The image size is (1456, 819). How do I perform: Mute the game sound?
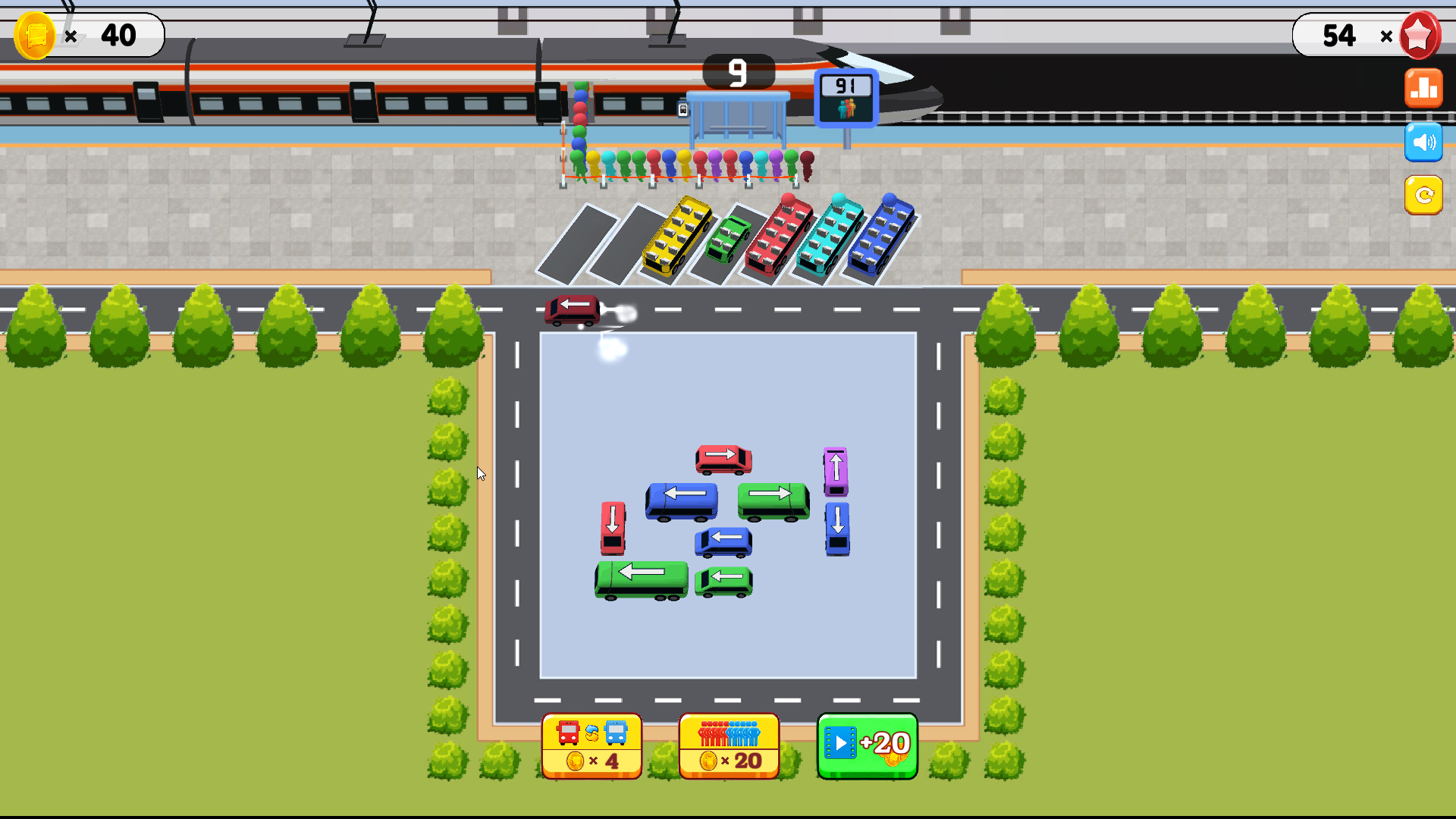1423,142
